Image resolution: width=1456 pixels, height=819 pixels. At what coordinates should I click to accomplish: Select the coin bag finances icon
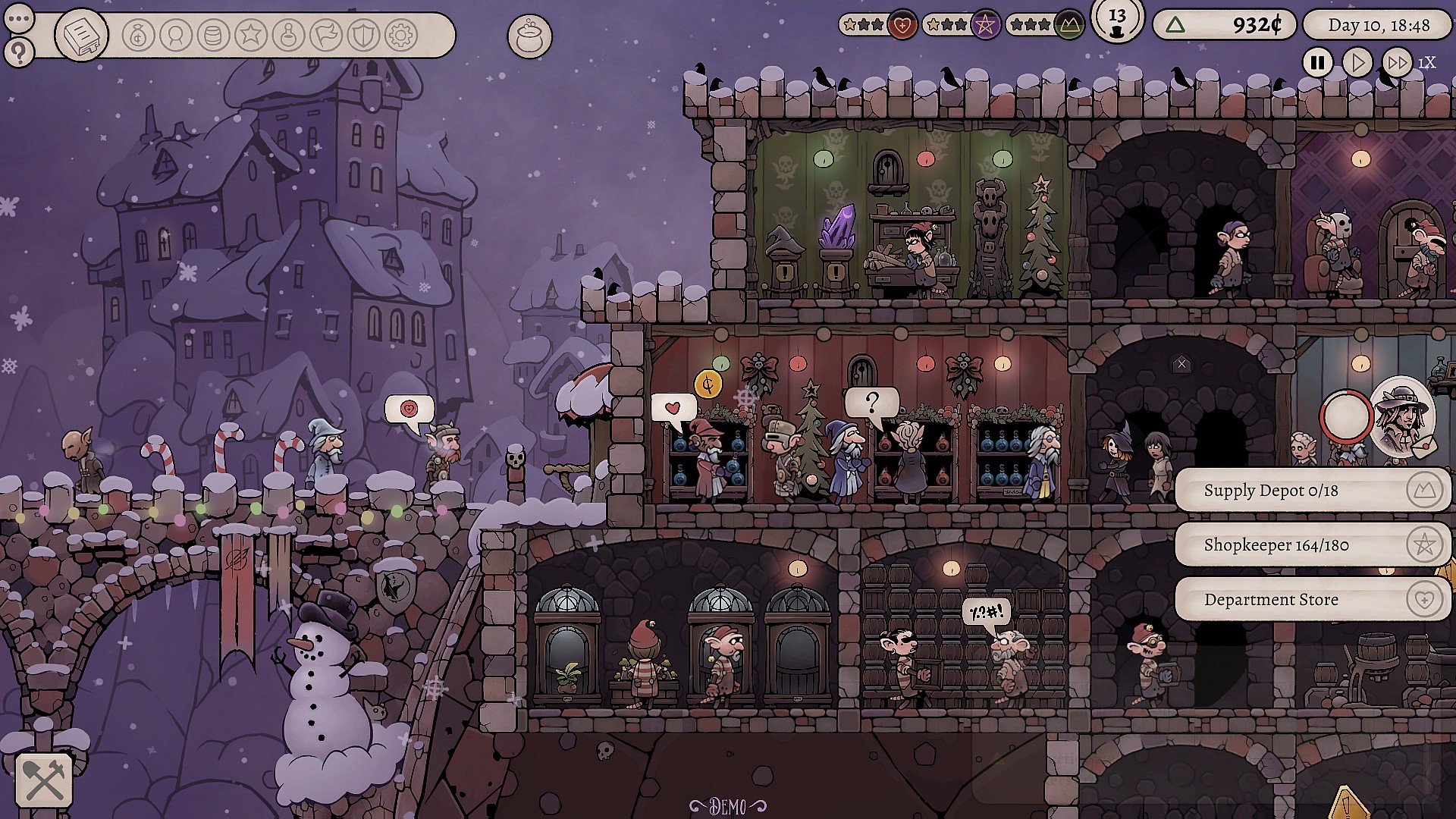point(138,33)
